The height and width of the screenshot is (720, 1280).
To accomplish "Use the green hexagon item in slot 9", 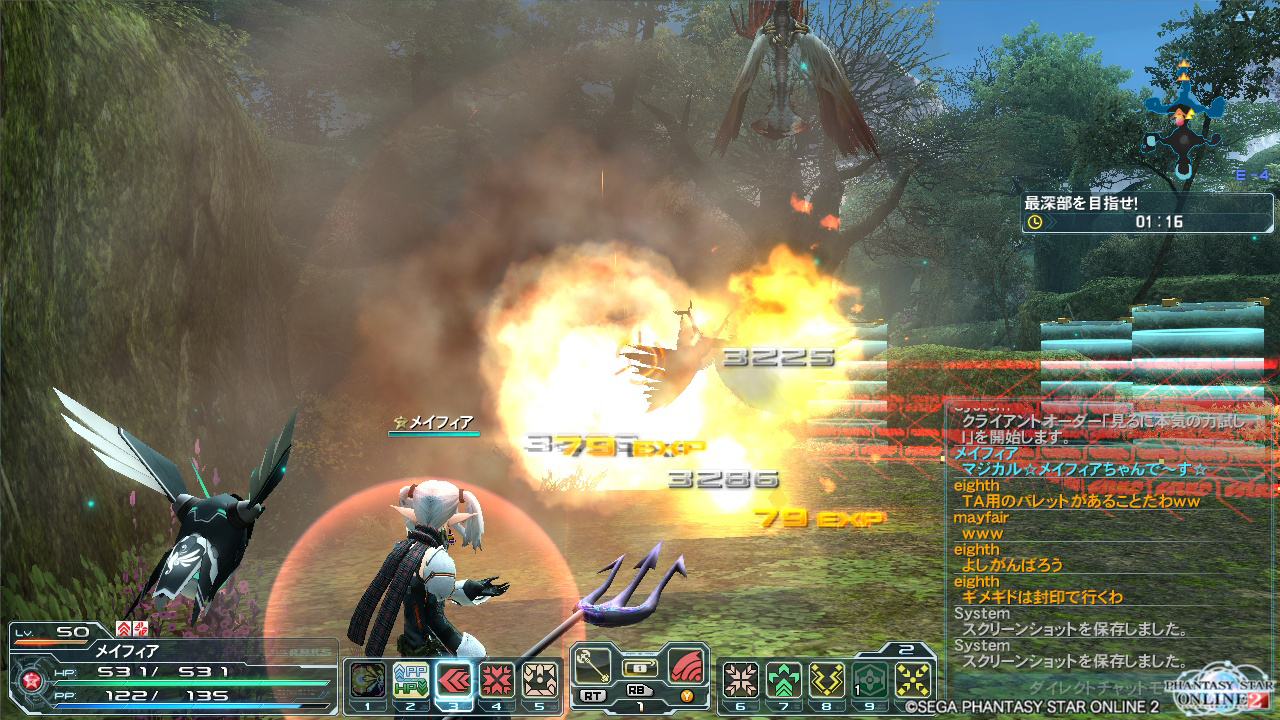I will (x=870, y=679).
